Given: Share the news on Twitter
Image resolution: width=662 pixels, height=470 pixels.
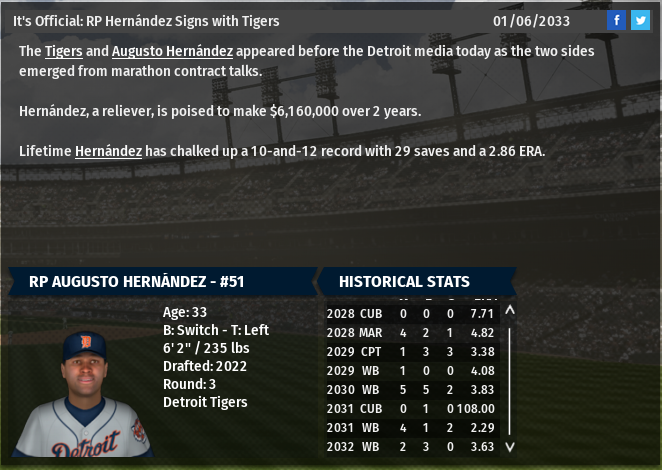Looking at the screenshot, I should coord(640,20).
